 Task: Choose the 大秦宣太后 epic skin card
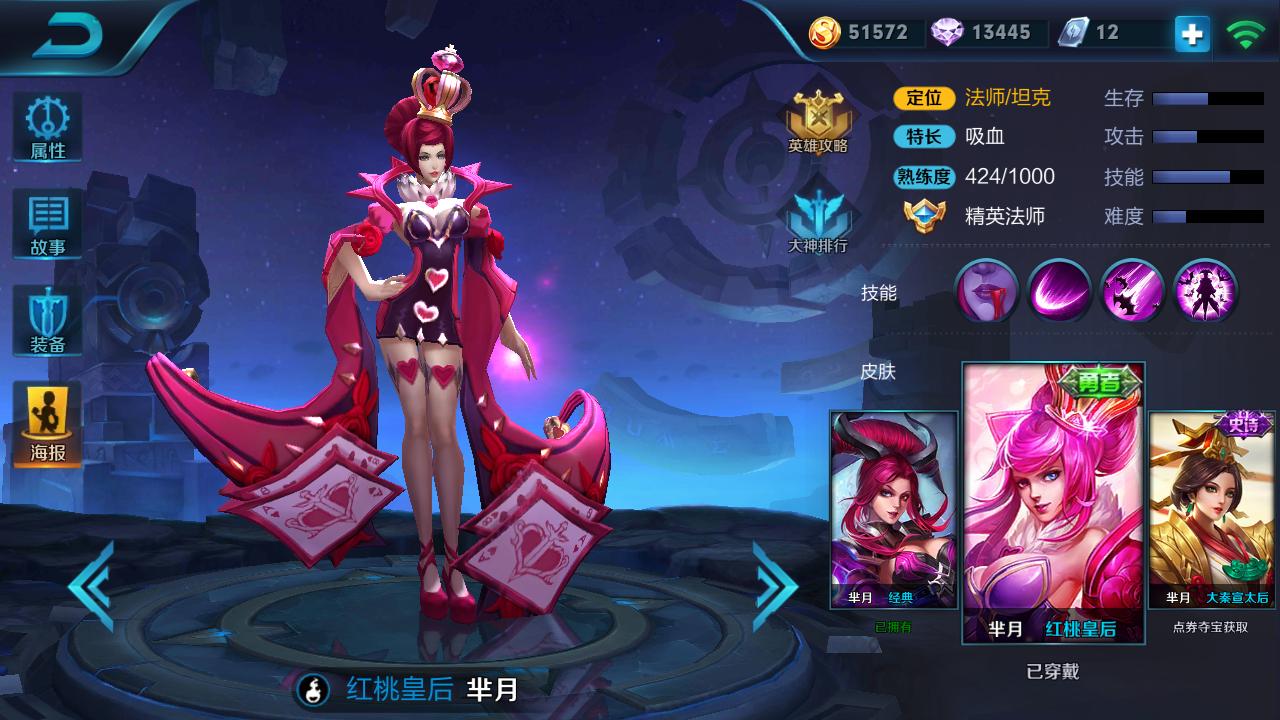pyautogui.click(x=1211, y=510)
